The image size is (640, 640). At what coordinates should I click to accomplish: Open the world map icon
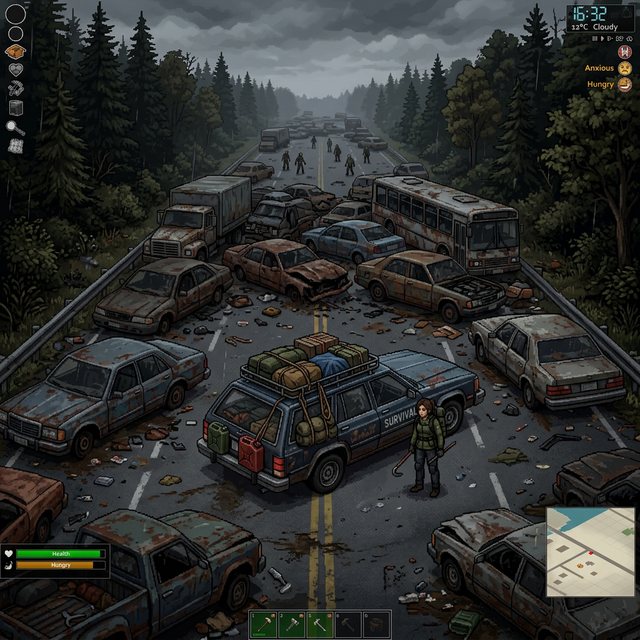pos(15,146)
